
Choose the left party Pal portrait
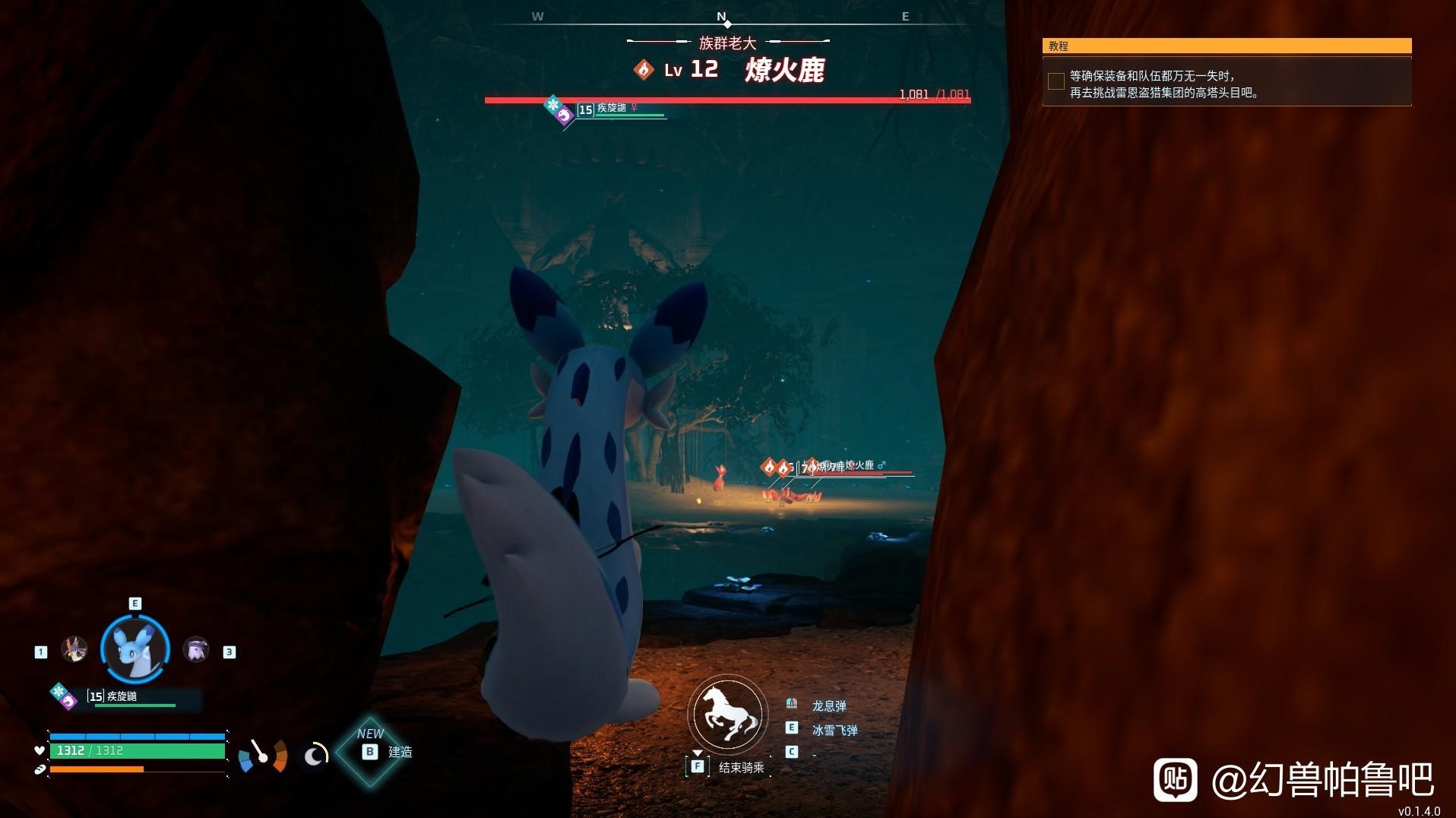(74, 649)
